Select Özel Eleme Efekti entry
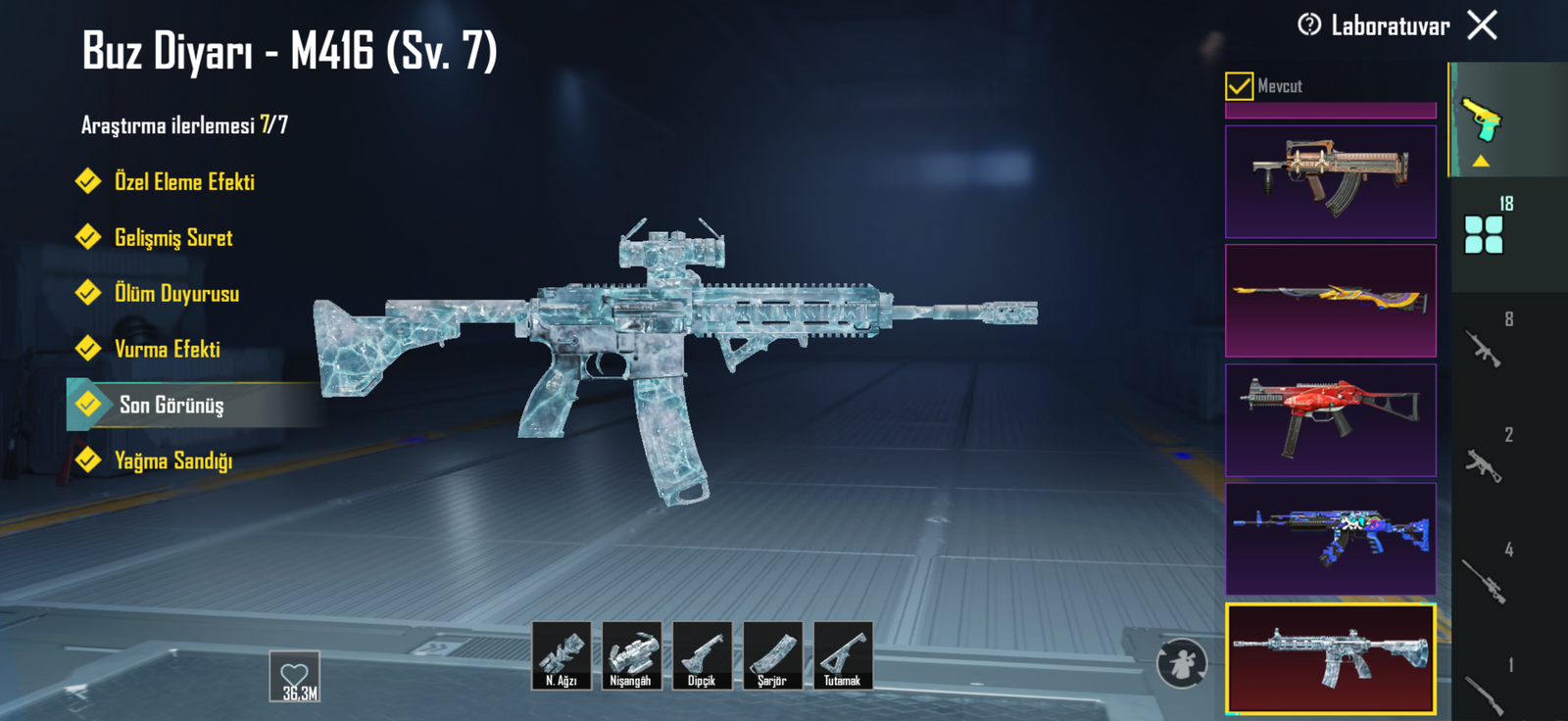The image size is (1568, 721). (x=183, y=182)
